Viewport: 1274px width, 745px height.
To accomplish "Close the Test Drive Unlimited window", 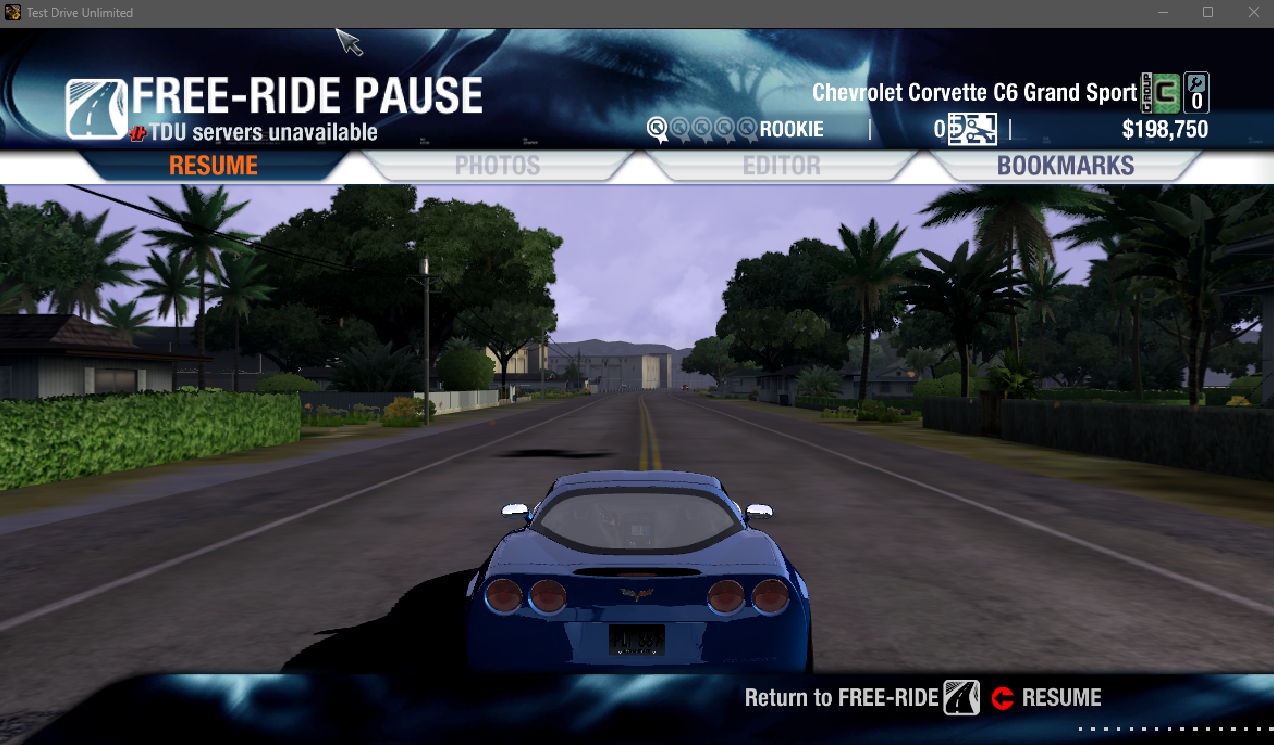I will tap(1254, 13).
